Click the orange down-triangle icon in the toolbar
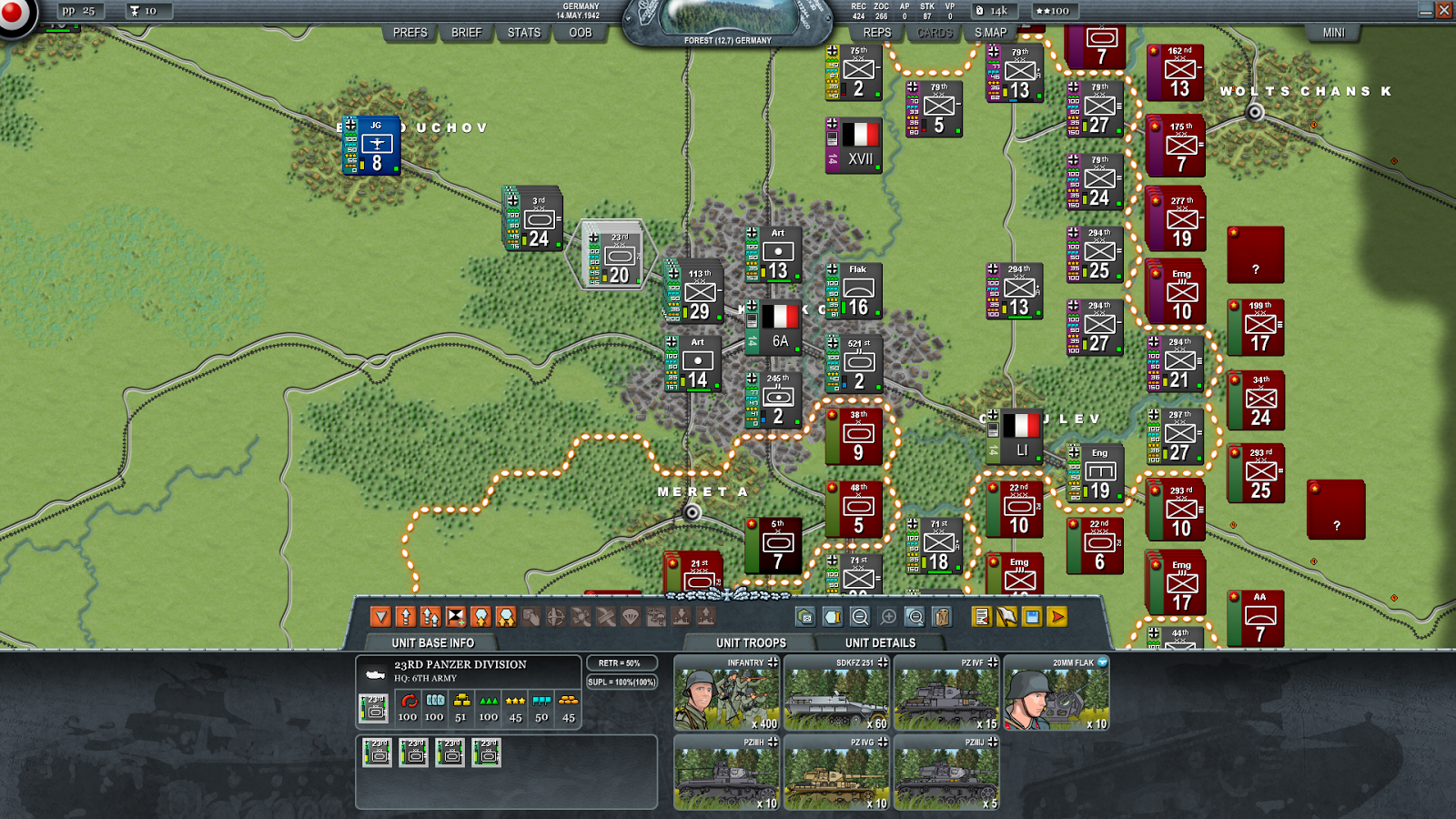The height and width of the screenshot is (819, 1456). (379, 617)
